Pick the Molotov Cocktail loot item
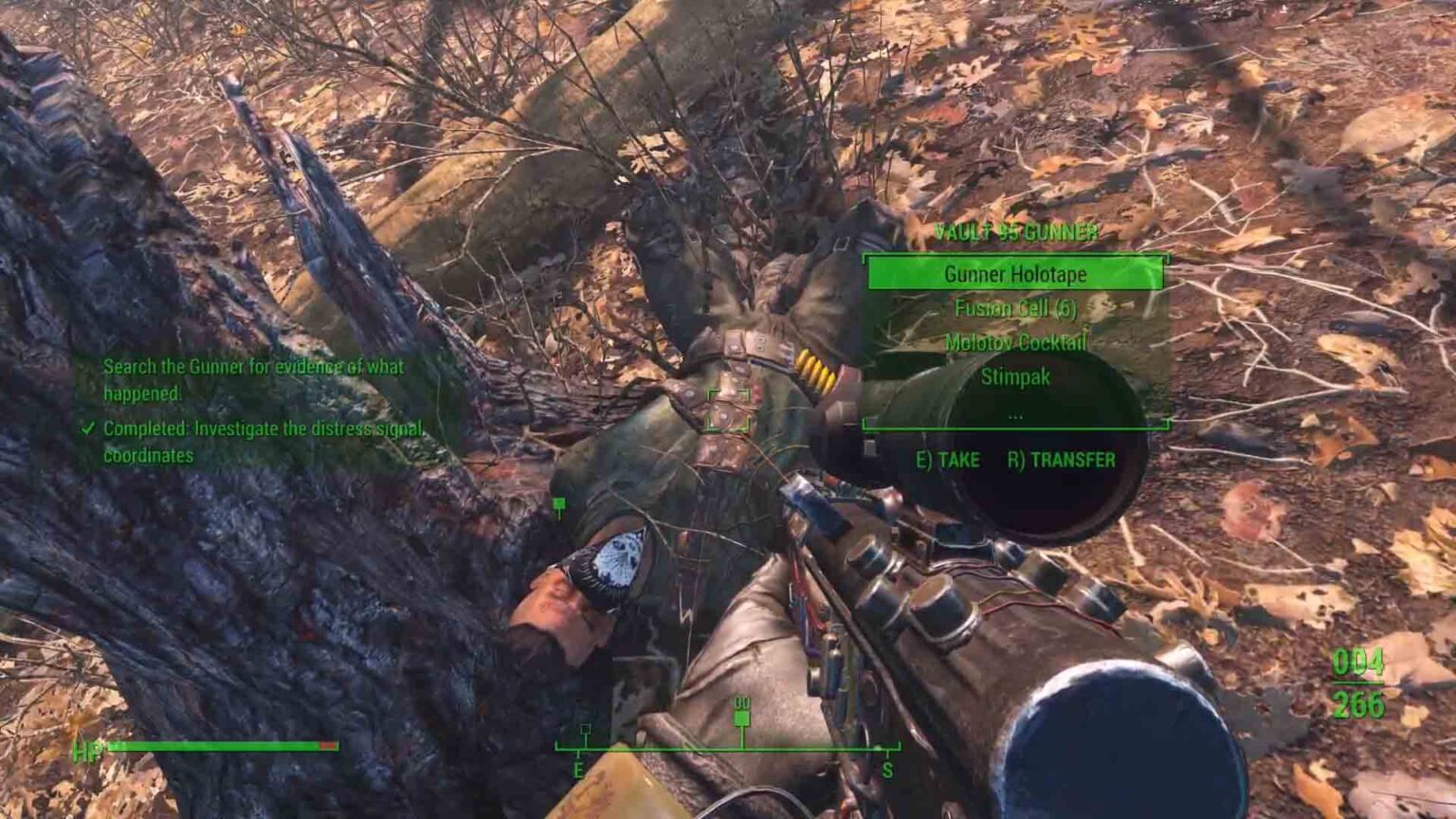The image size is (1456, 819). click(1014, 342)
